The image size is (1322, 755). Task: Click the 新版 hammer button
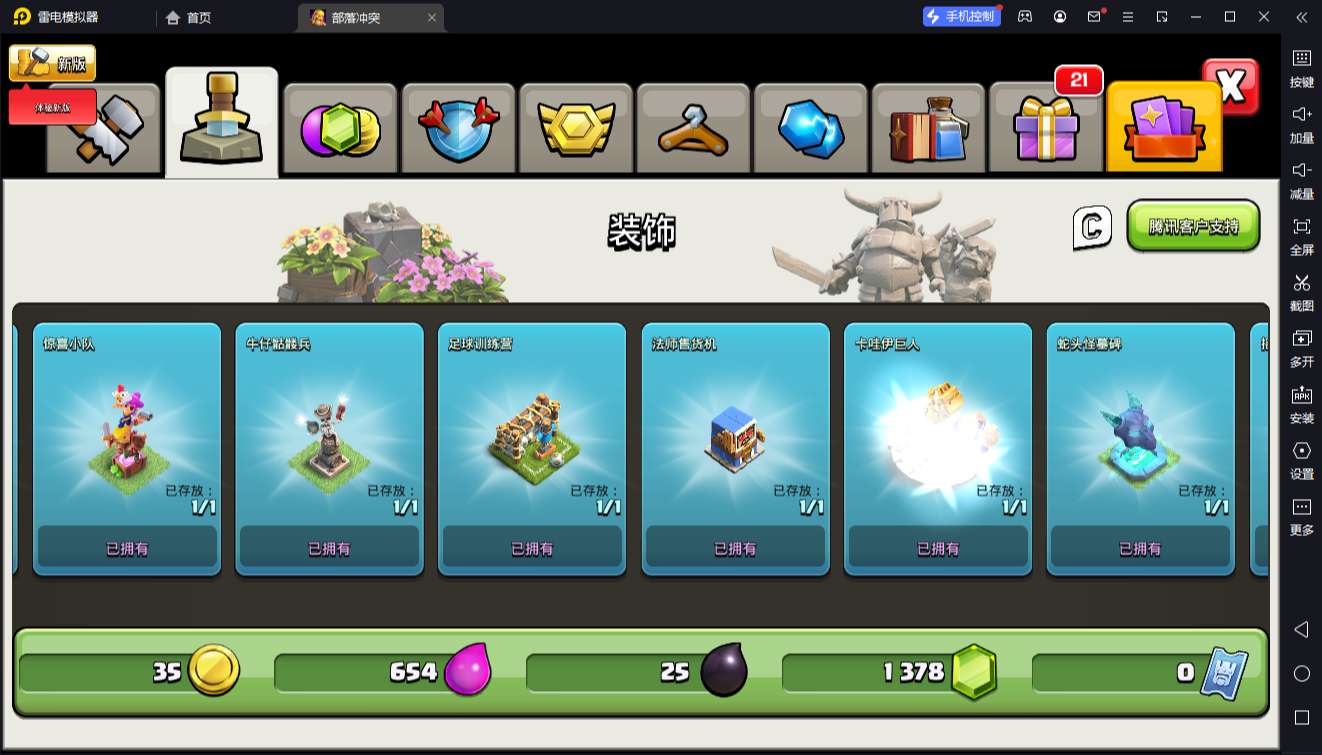click(x=53, y=63)
